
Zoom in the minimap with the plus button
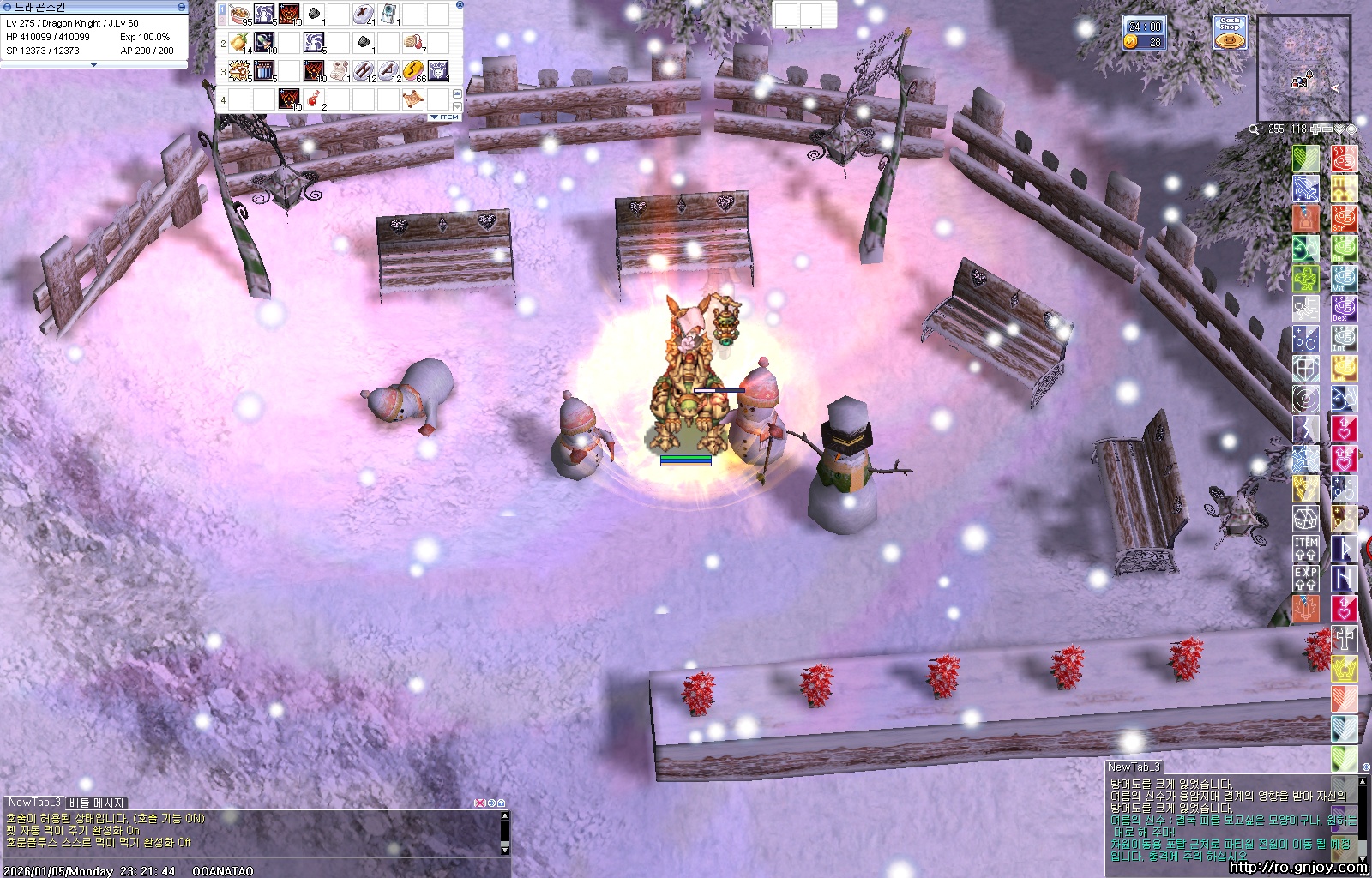1315,129
